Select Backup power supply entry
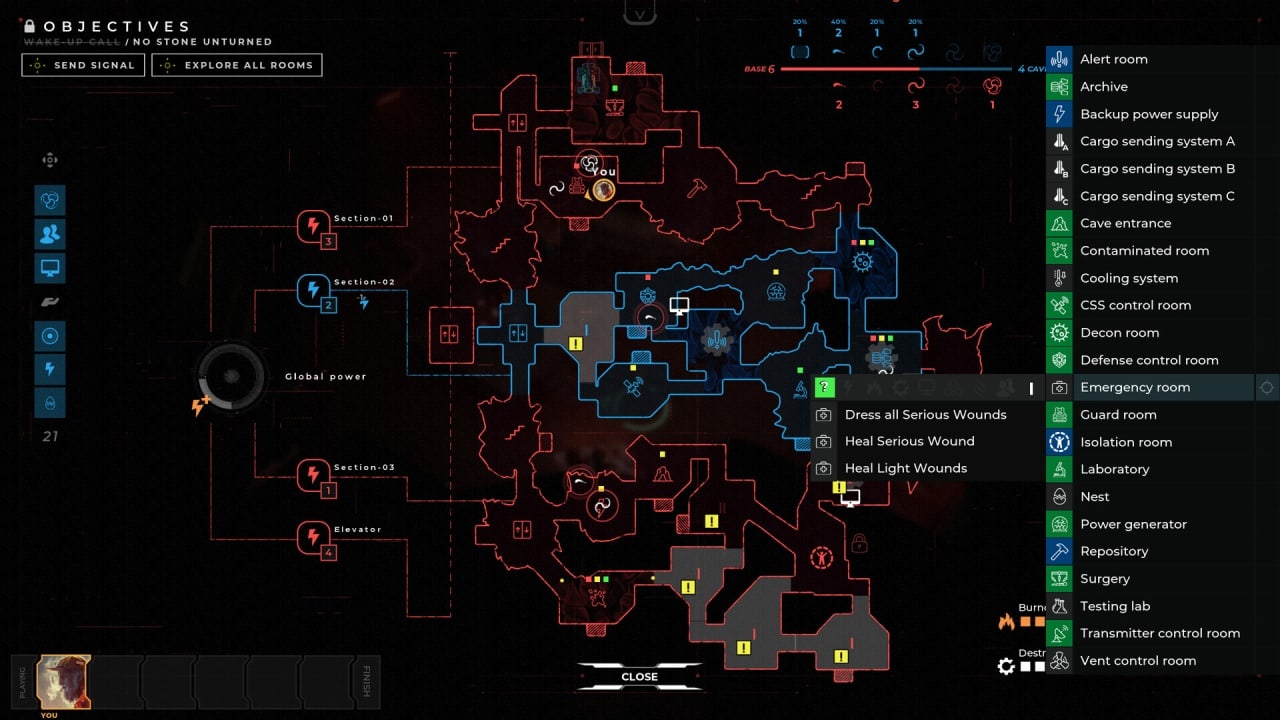The image size is (1280, 720). (x=1149, y=114)
